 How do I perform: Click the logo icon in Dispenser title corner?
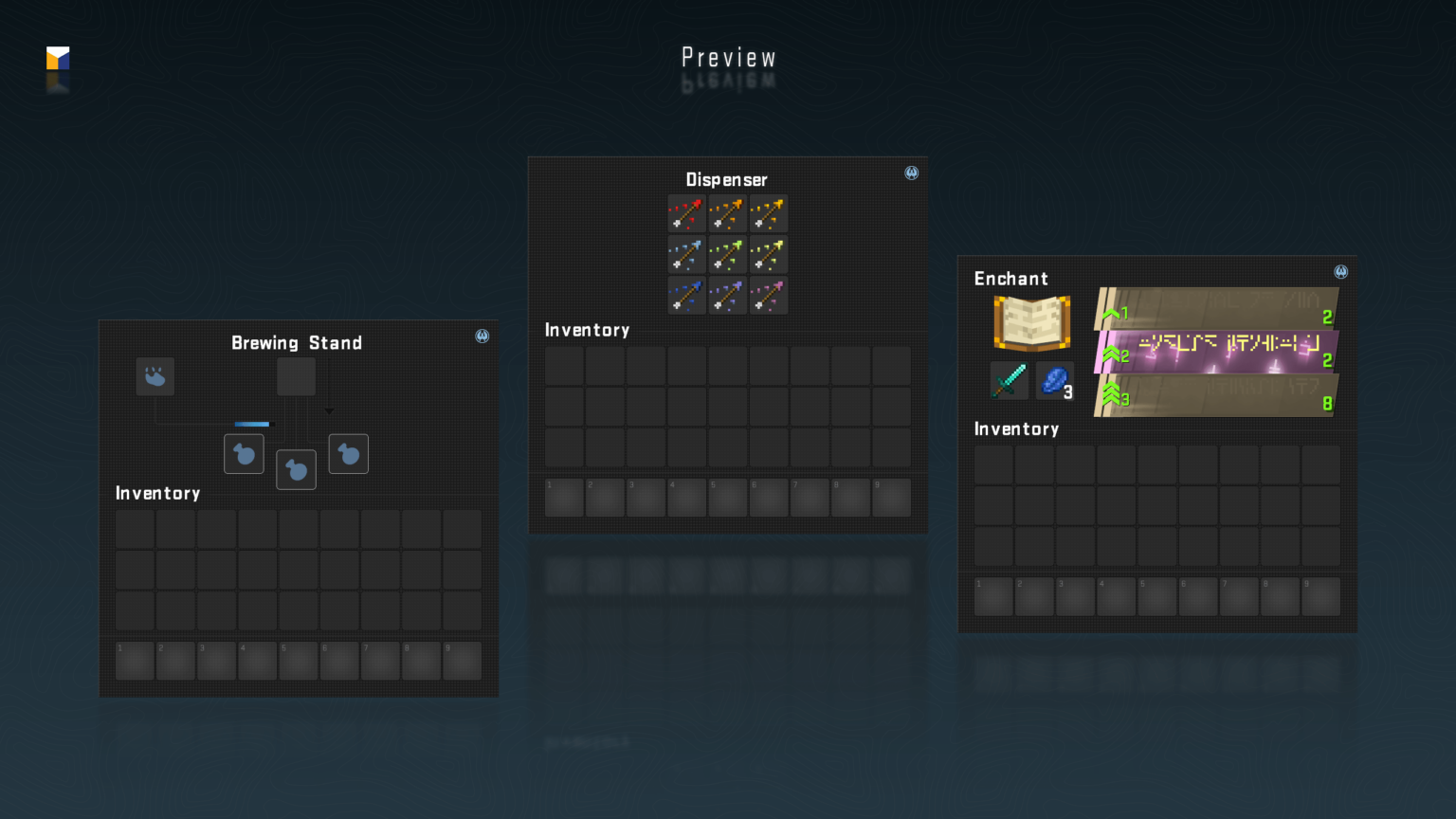point(911,173)
